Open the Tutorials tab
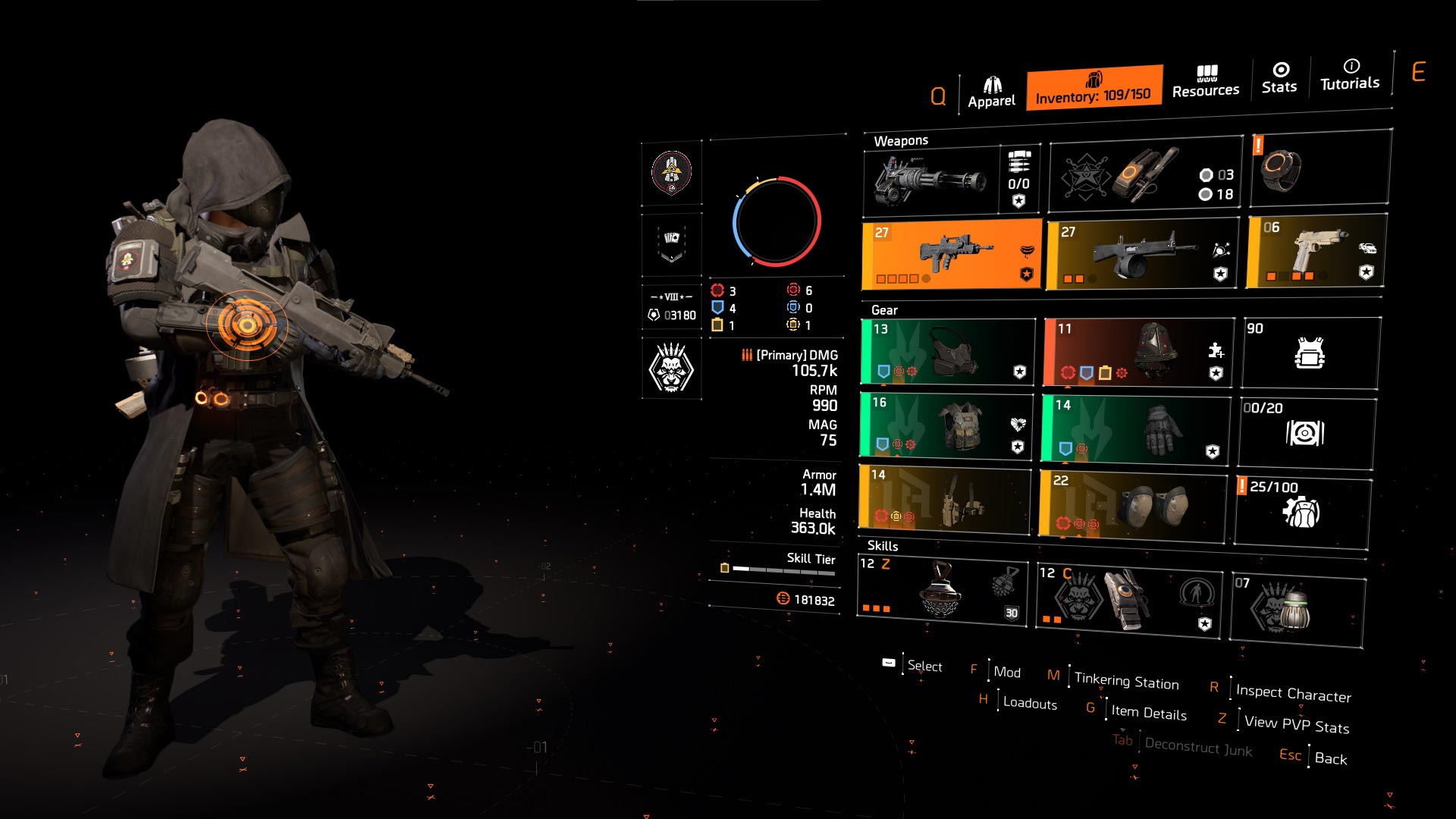1456x819 pixels. [x=1350, y=75]
